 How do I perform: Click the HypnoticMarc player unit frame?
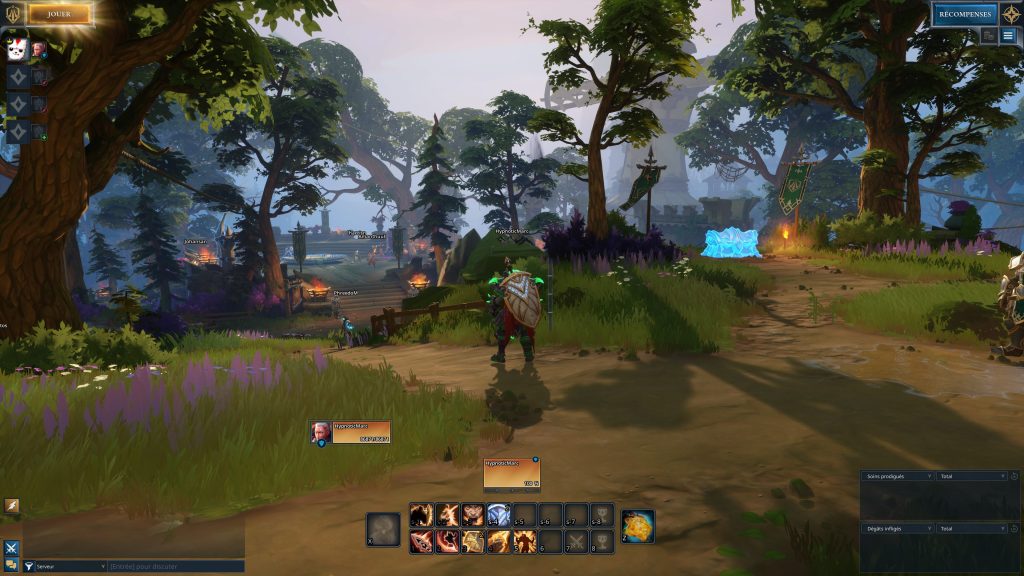click(x=350, y=432)
